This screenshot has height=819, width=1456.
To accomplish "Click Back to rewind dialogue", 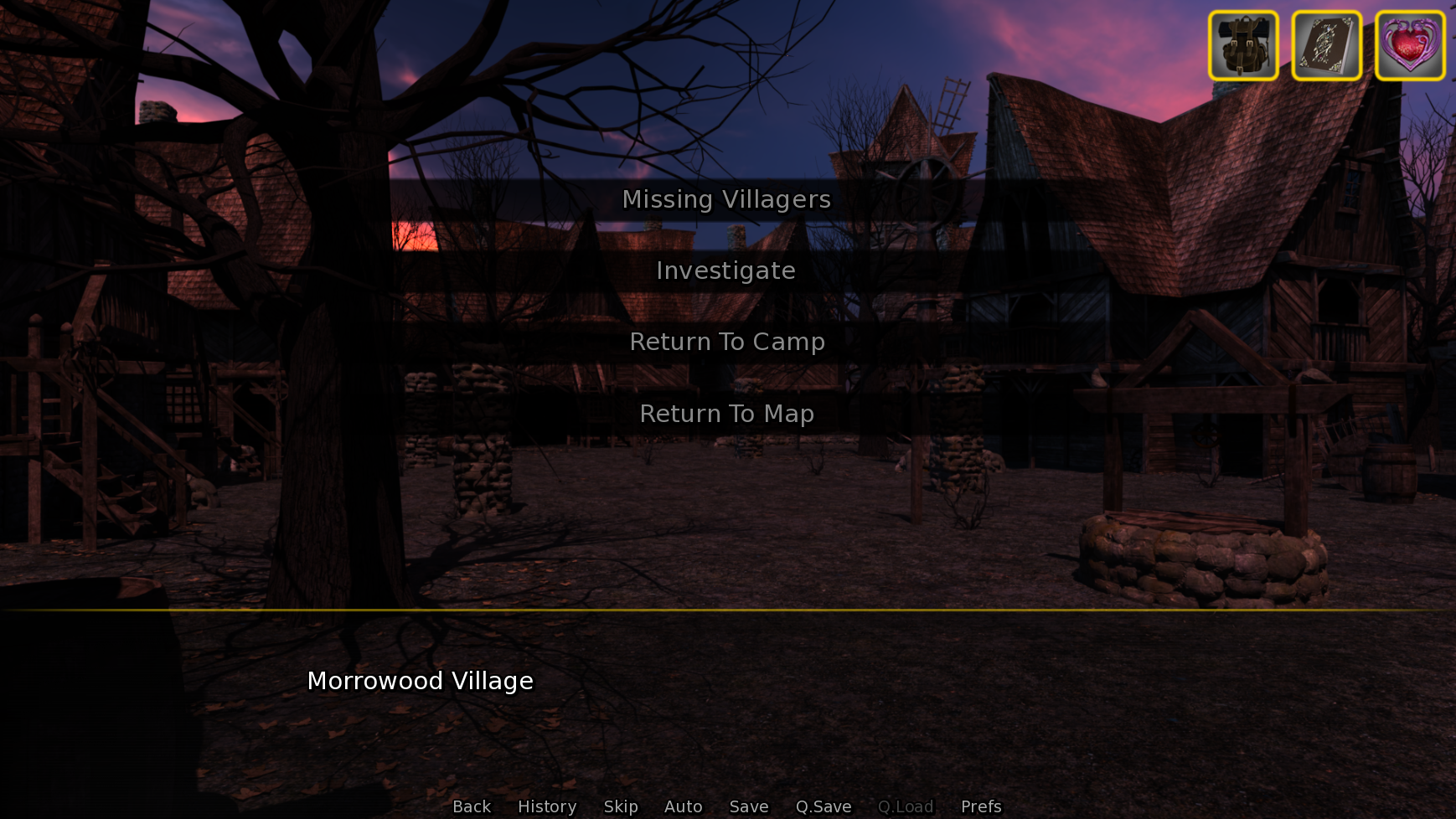I will click(x=471, y=806).
